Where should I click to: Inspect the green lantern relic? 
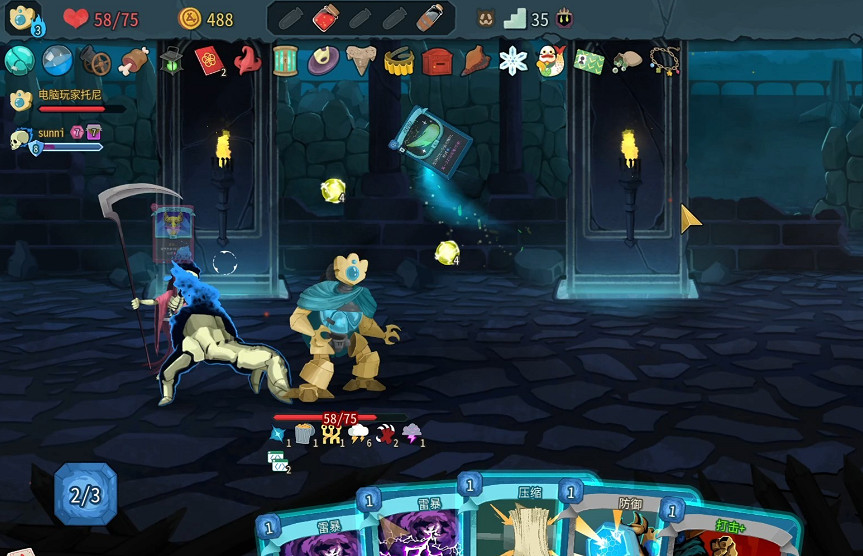tap(171, 60)
